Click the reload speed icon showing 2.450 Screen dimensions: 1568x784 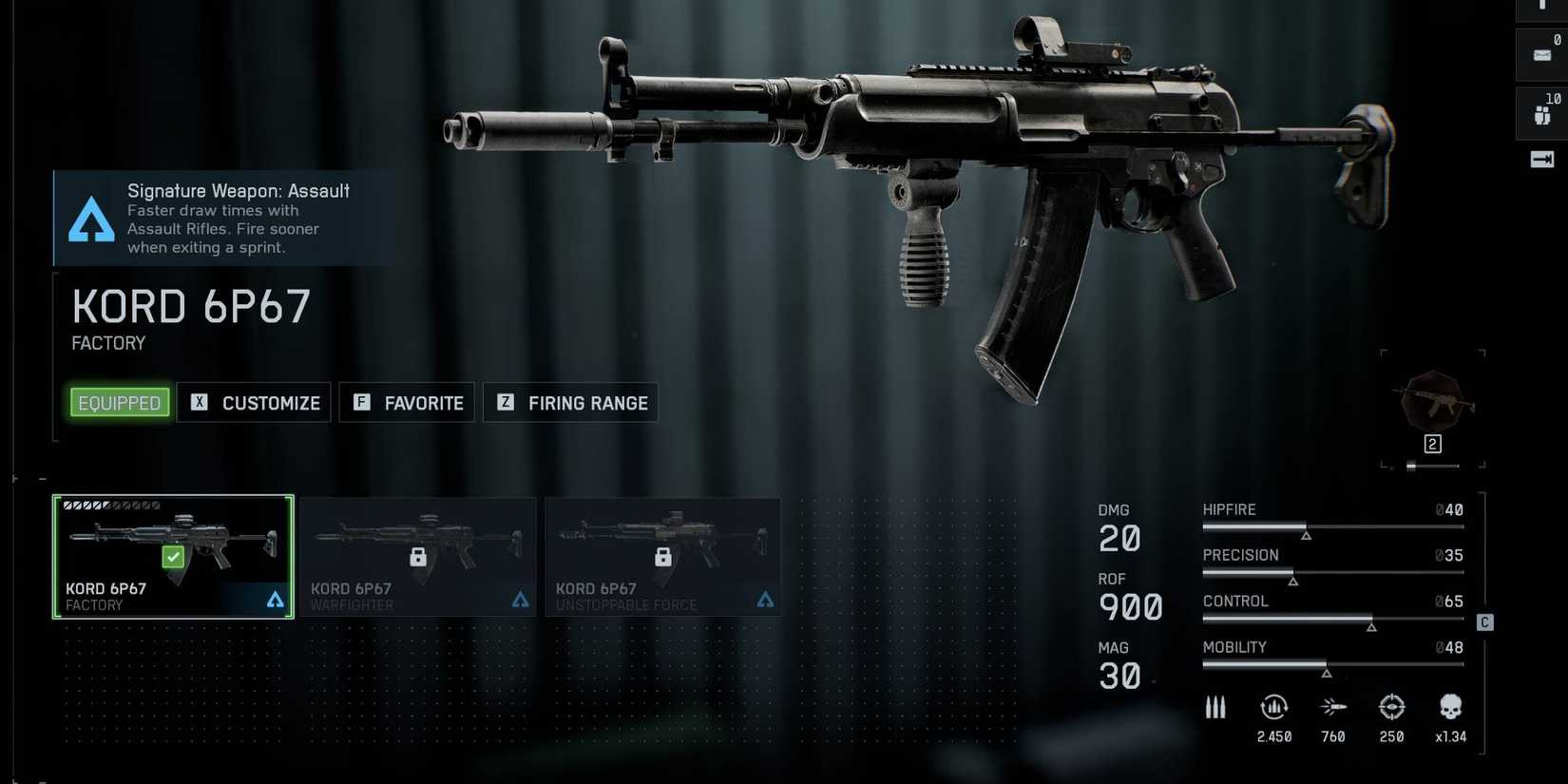coord(1273,707)
